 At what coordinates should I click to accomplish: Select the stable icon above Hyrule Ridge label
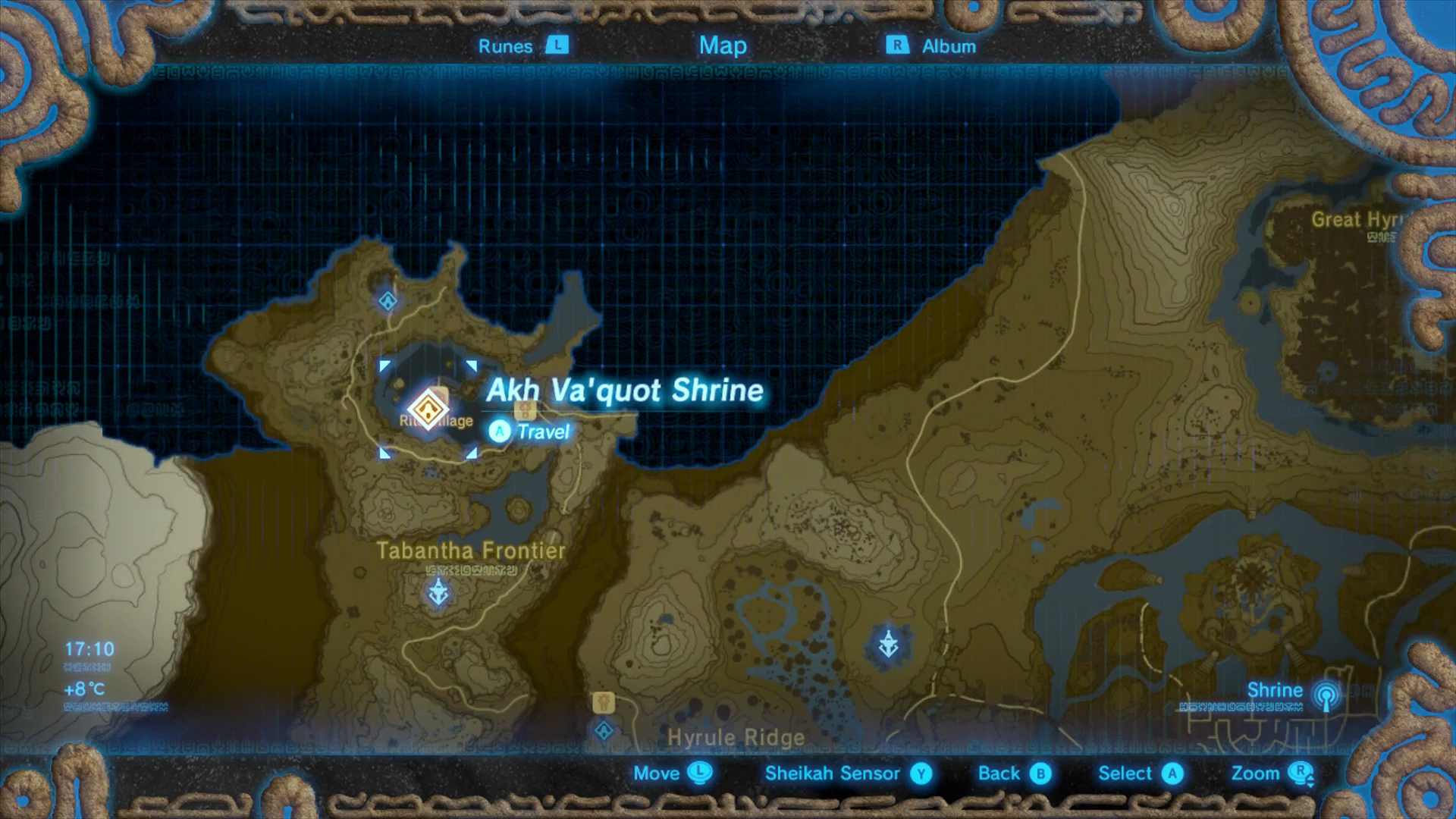(604, 702)
